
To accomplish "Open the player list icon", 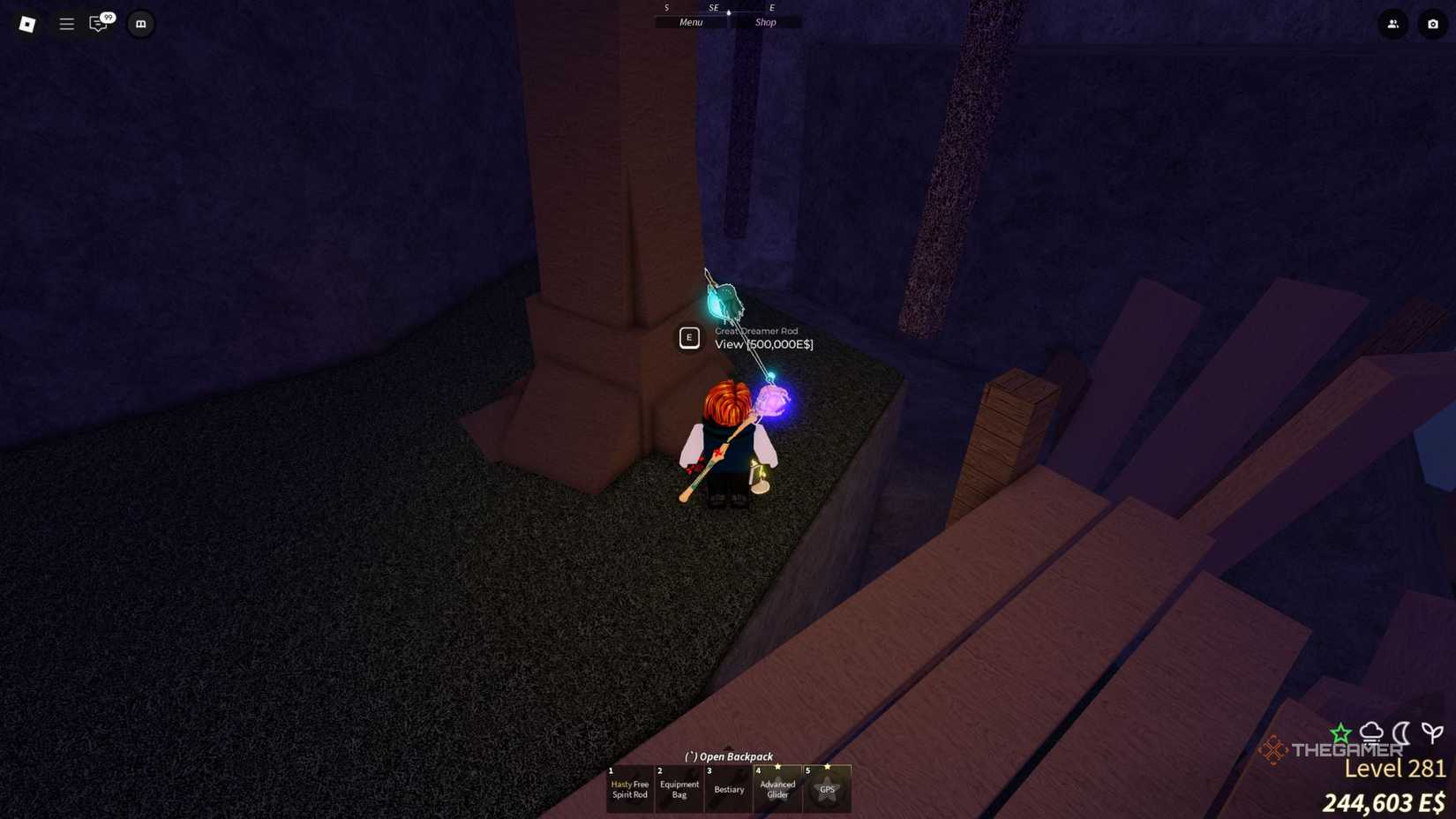I will pos(1392,25).
